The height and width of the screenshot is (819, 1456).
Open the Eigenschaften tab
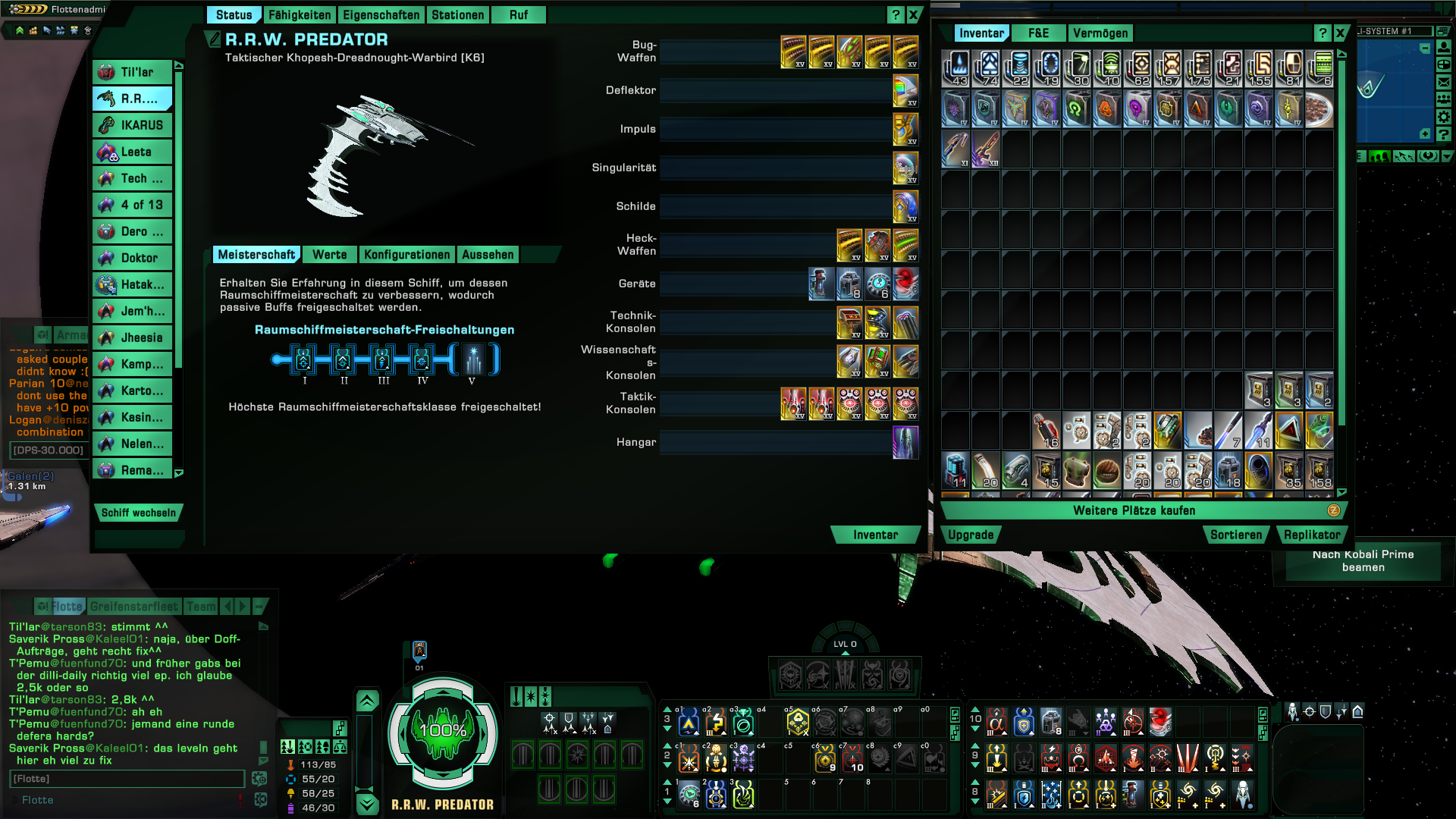381,15
